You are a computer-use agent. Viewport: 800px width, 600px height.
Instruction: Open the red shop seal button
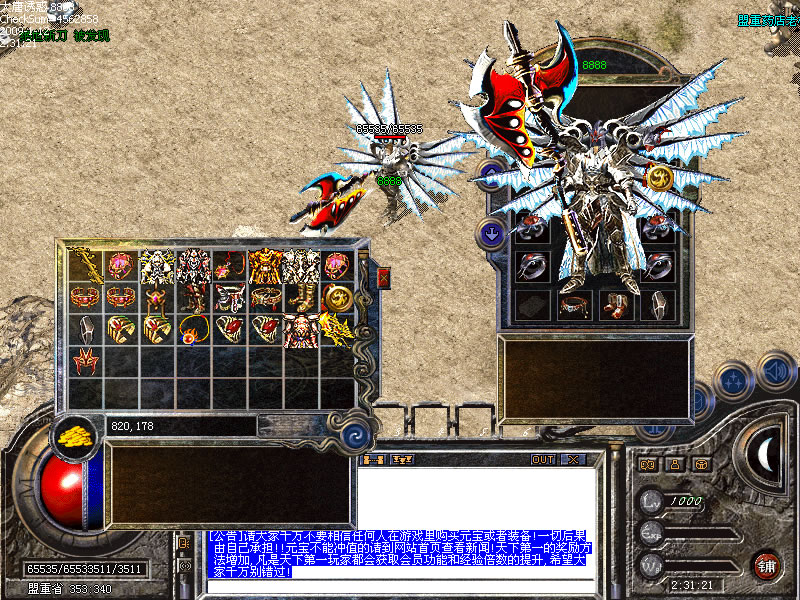(x=766, y=564)
